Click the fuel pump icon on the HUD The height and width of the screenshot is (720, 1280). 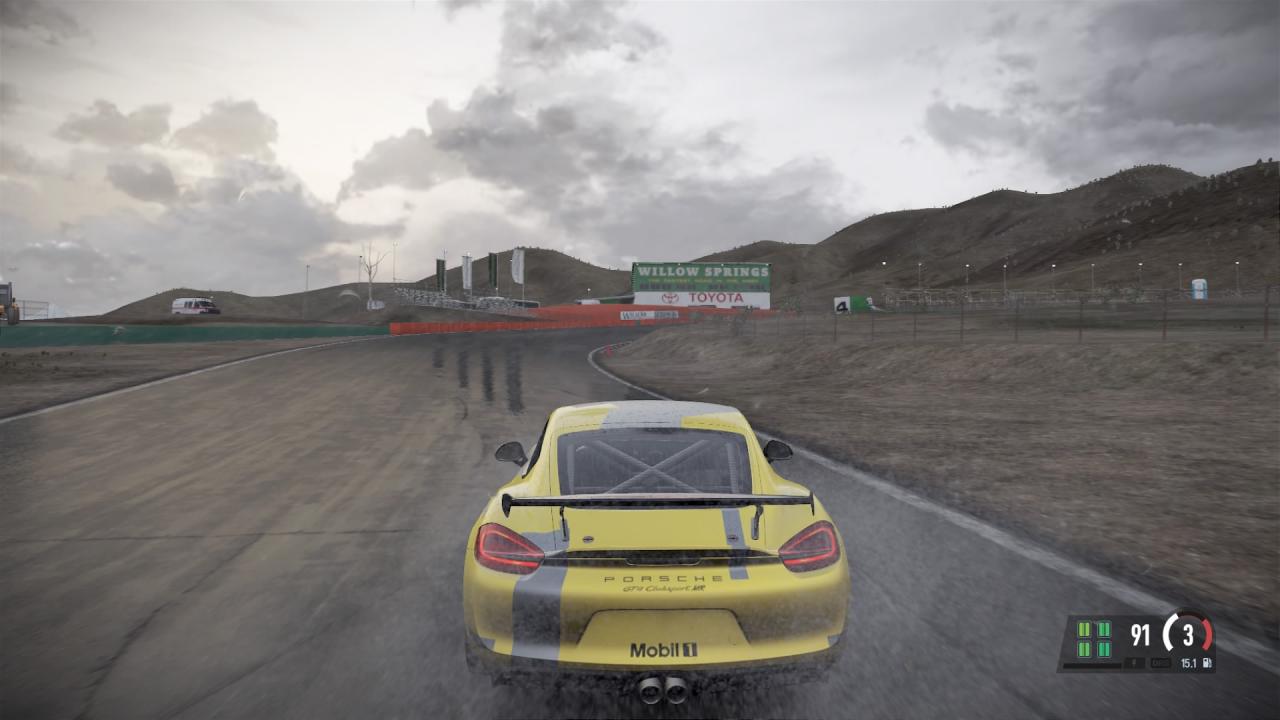(x=1207, y=662)
